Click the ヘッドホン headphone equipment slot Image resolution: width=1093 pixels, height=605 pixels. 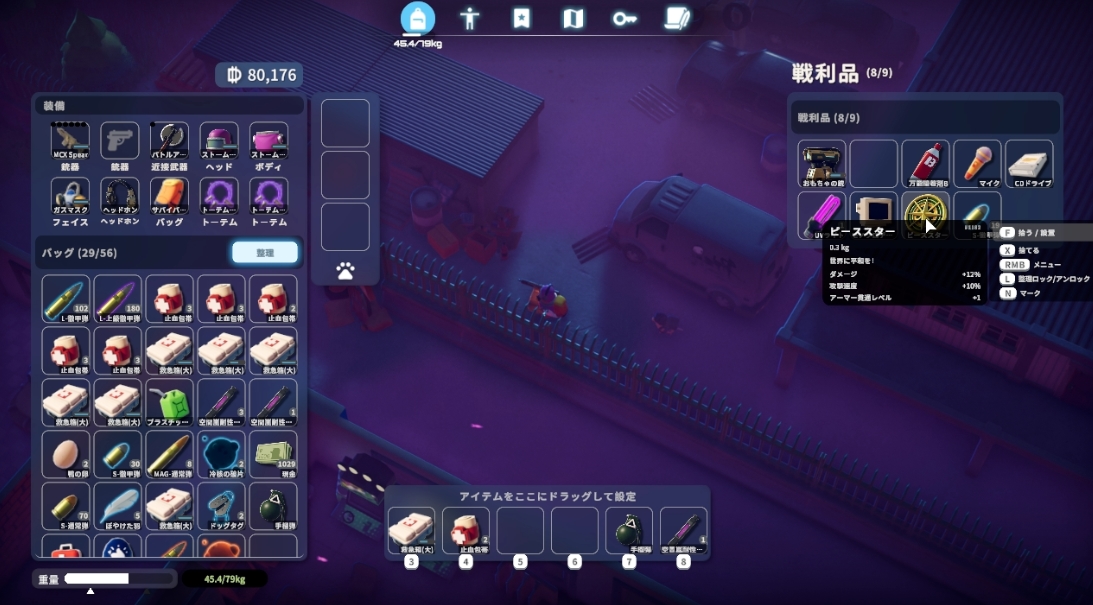coord(120,197)
